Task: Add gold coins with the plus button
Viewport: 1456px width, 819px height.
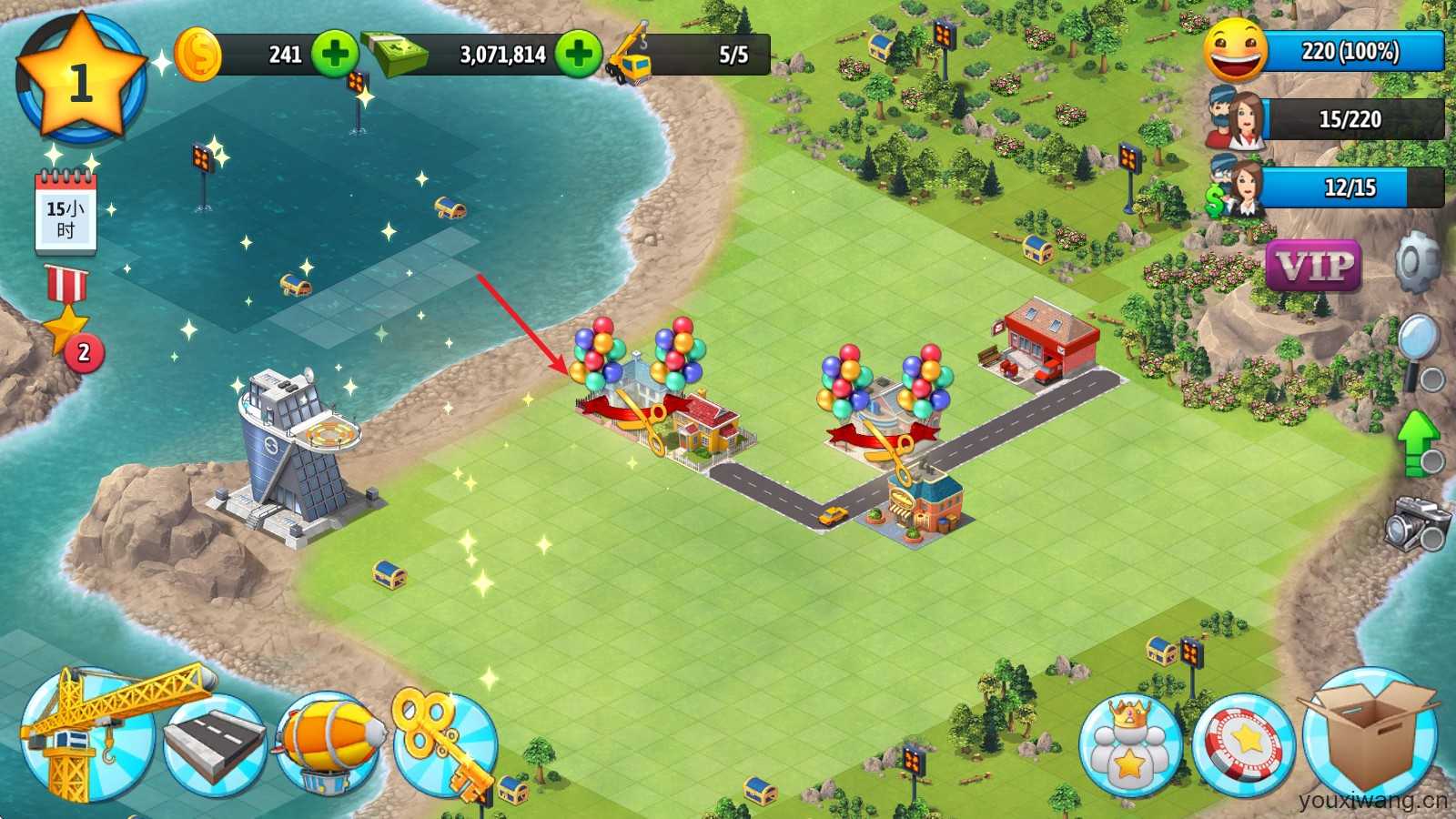Action: coord(334,55)
